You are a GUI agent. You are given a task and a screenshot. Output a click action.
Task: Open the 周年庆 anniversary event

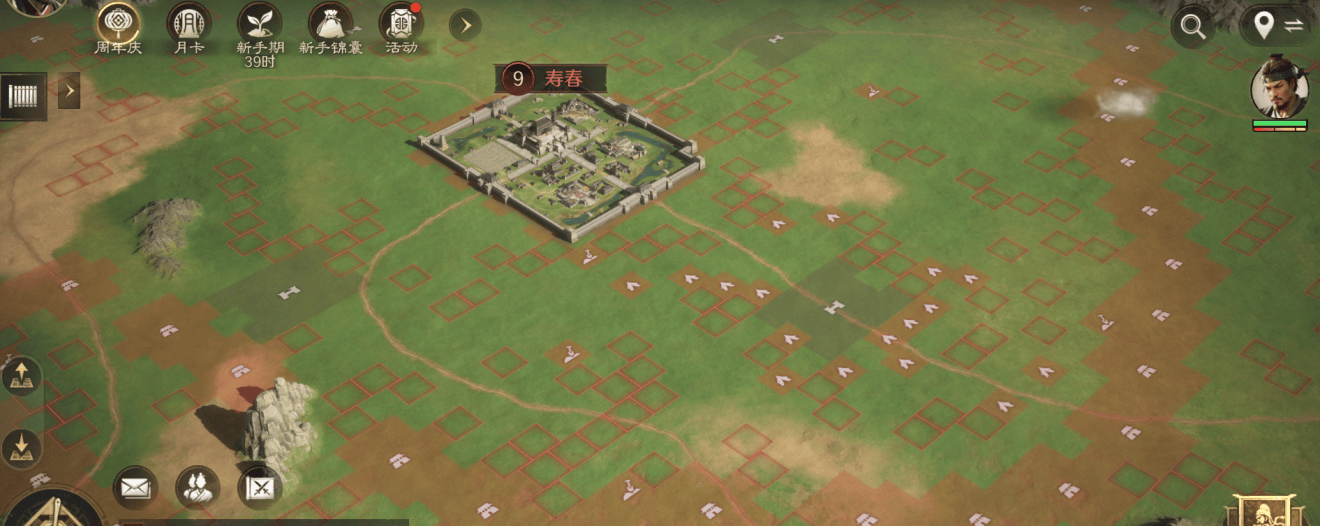(x=118, y=22)
